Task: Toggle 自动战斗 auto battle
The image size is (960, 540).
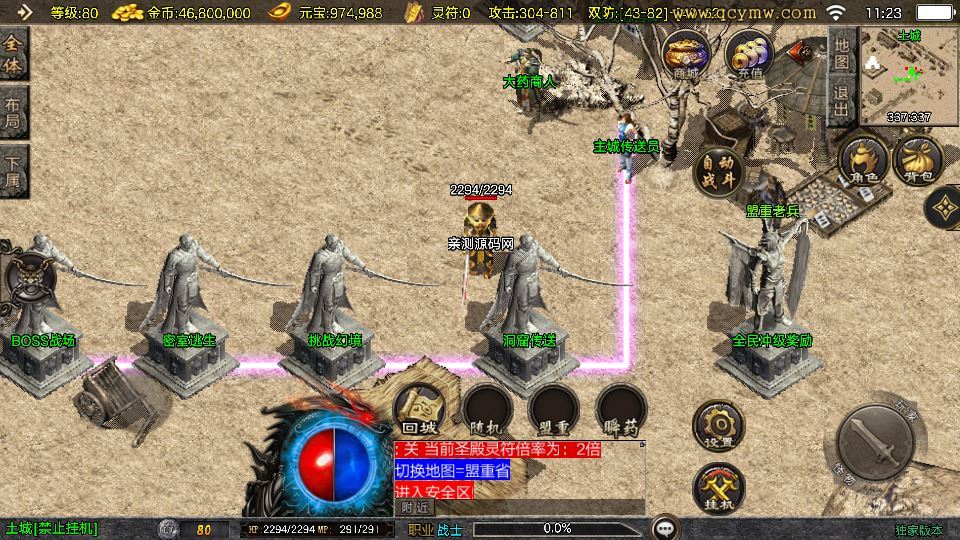Action: (718, 169)
